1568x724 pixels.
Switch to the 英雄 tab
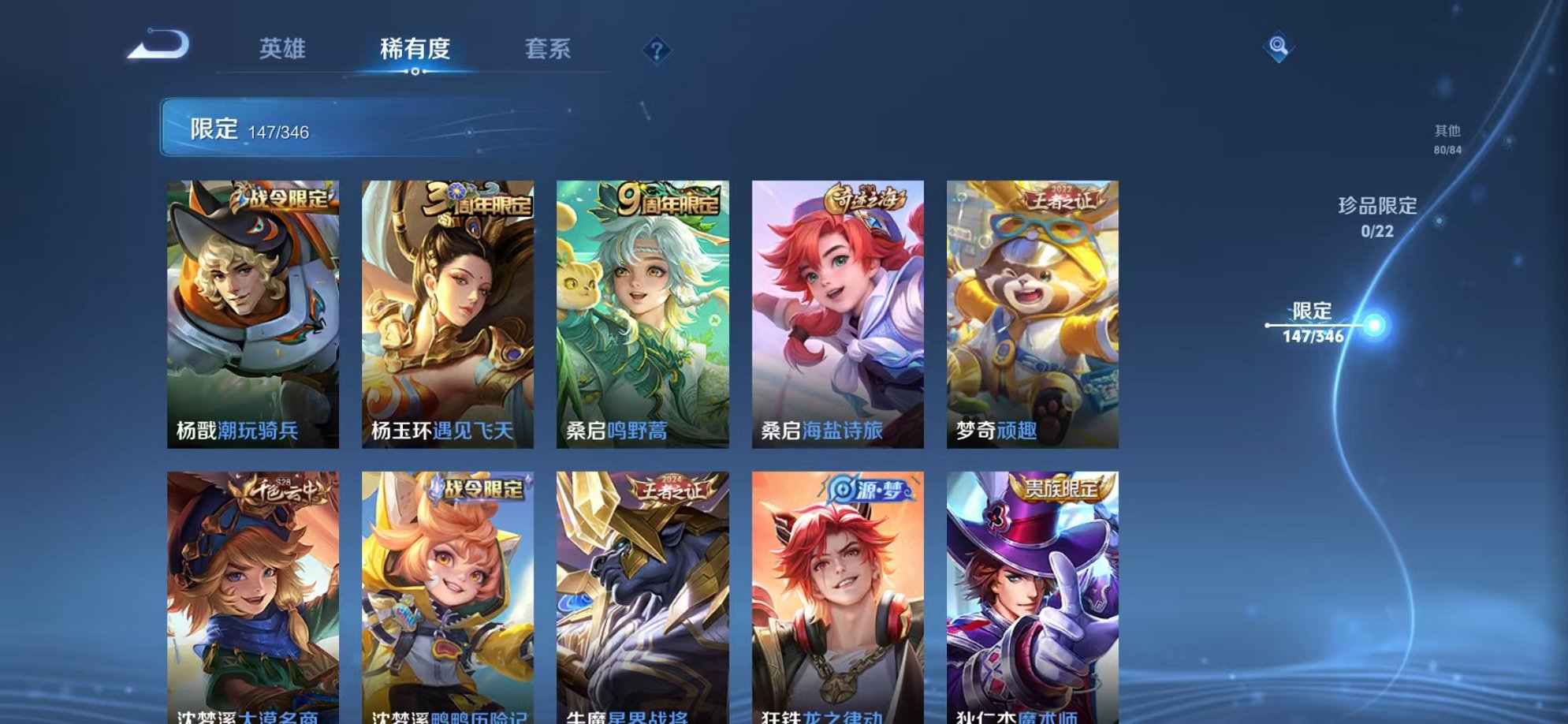(x=281, y=49)
